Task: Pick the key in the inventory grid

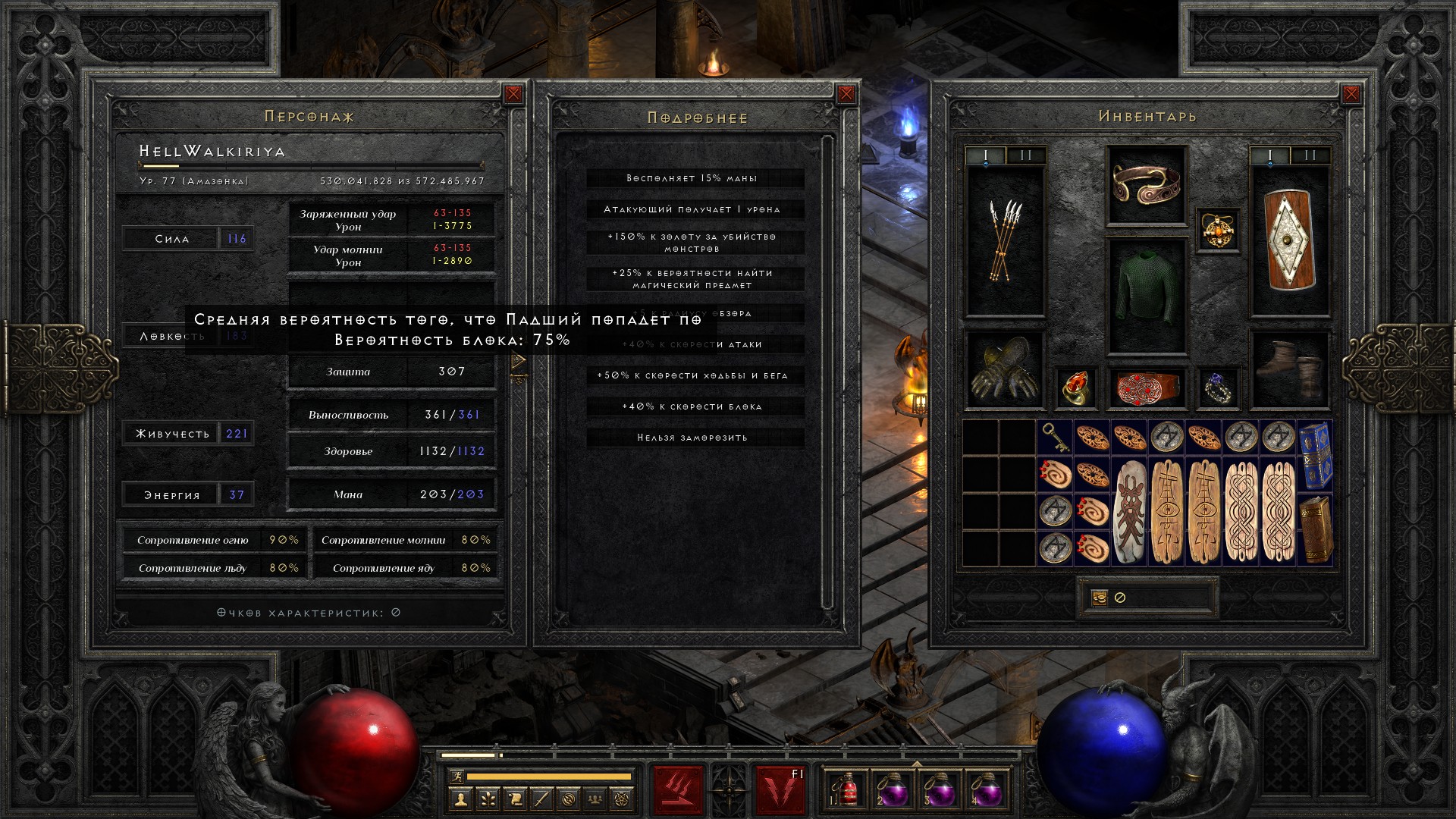Action: [1055, 438]
